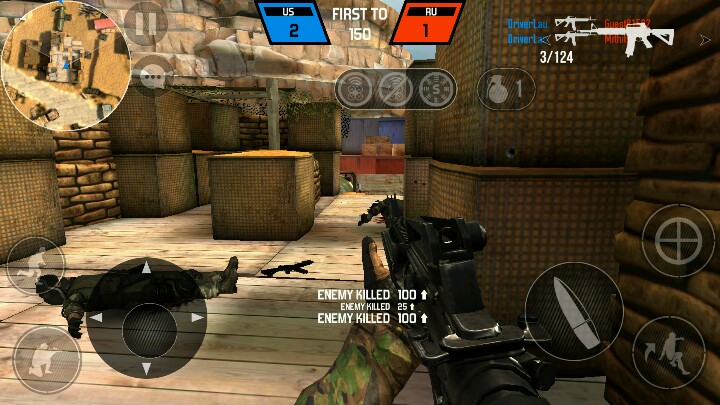Fire weapon with the bullet button

[x=573, y=311]
